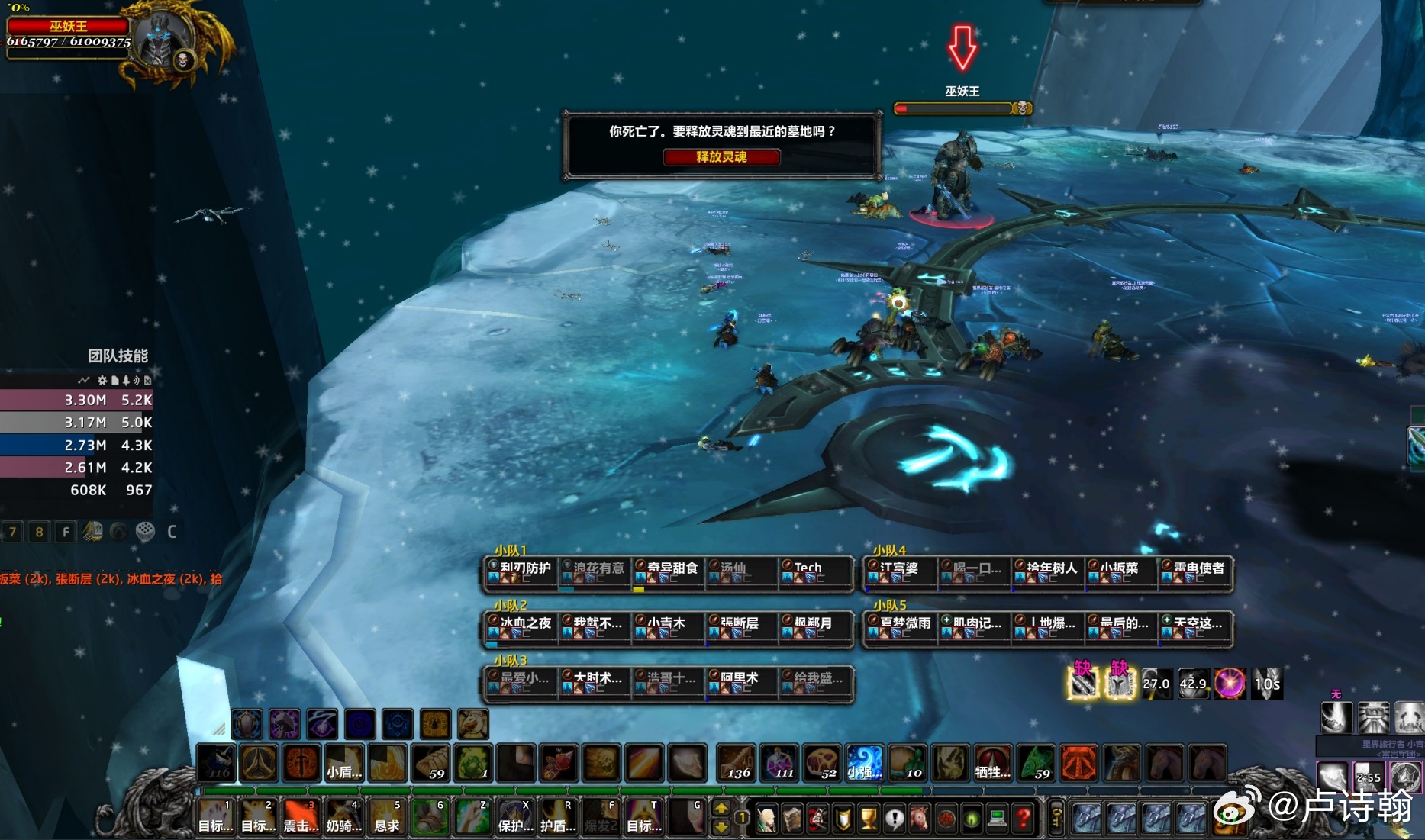Activate the 震击 ability on hotkey 3

point(301,816)
